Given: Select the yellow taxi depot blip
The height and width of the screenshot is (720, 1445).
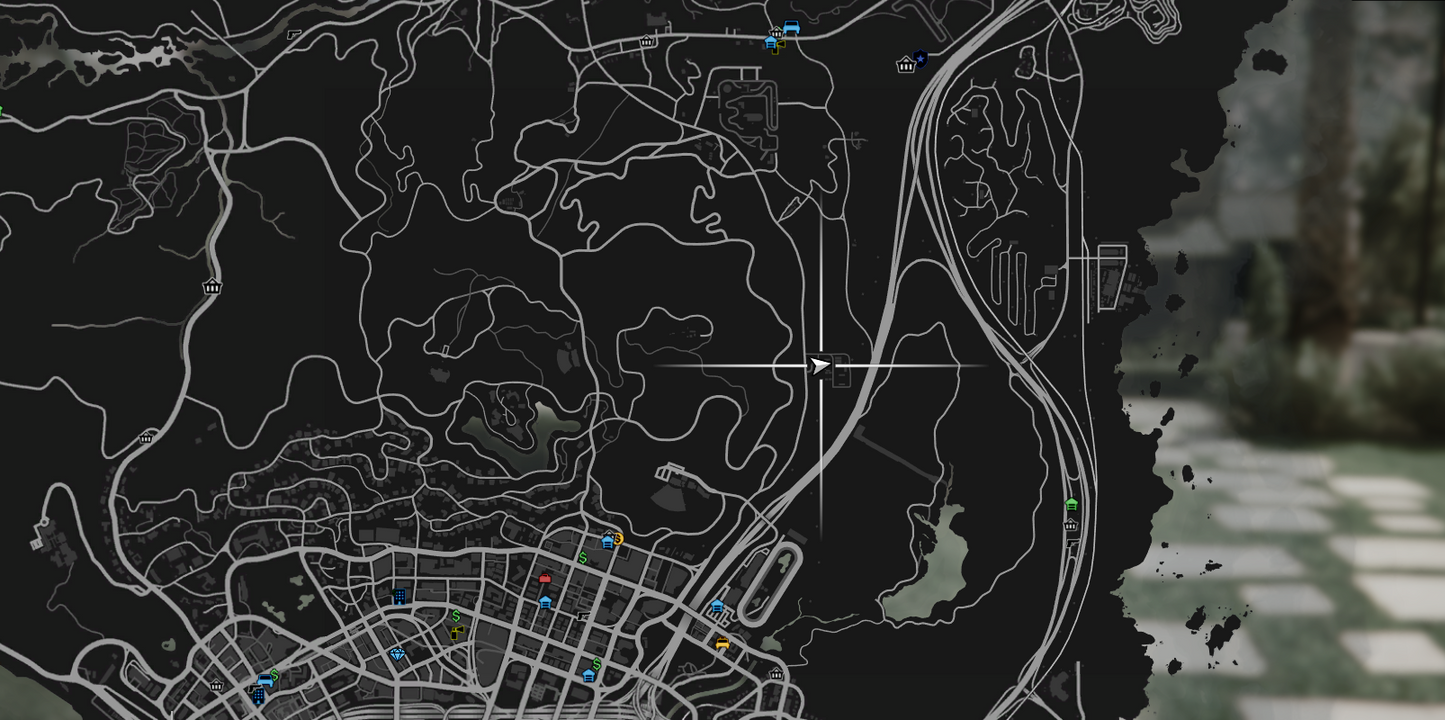Looking at the screenshot, I should (x=722, y=644).
